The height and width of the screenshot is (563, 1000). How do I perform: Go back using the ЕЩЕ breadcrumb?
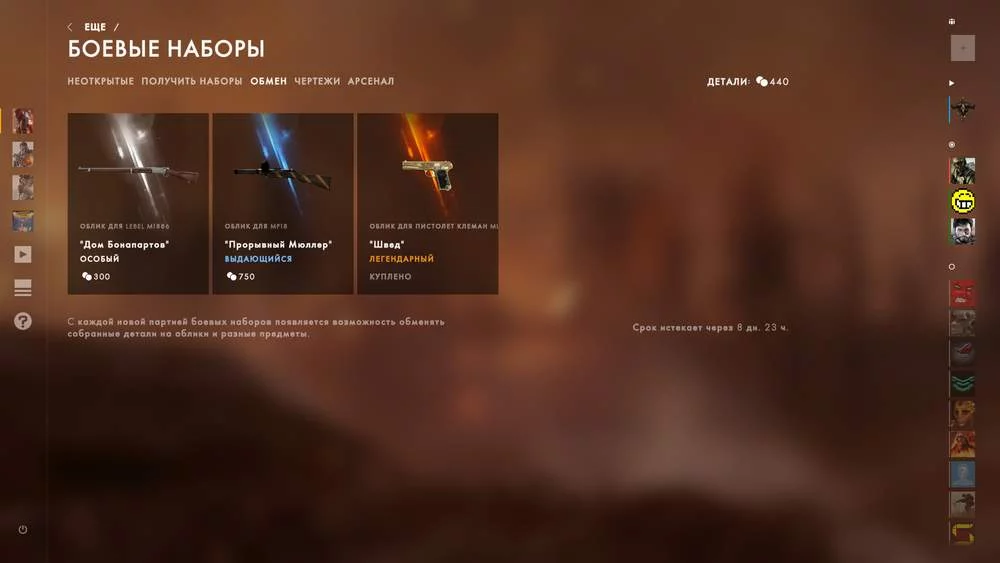pyautogui.click(x=94, y=27)
